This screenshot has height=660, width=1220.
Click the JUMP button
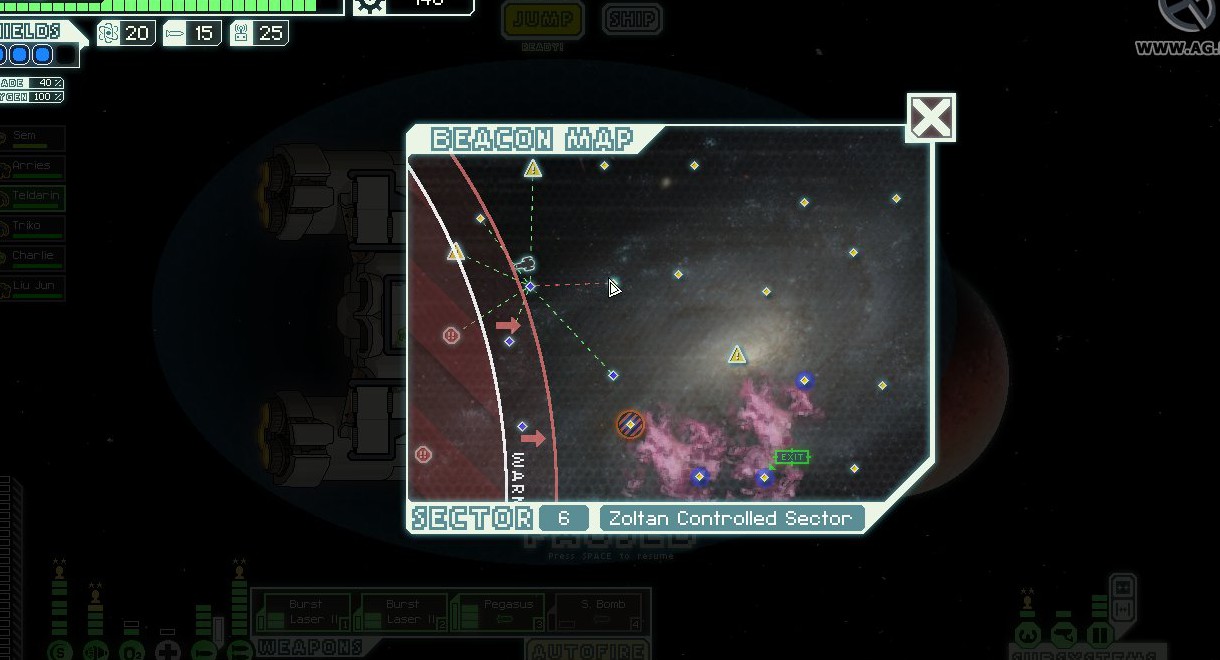coord(543,19)
